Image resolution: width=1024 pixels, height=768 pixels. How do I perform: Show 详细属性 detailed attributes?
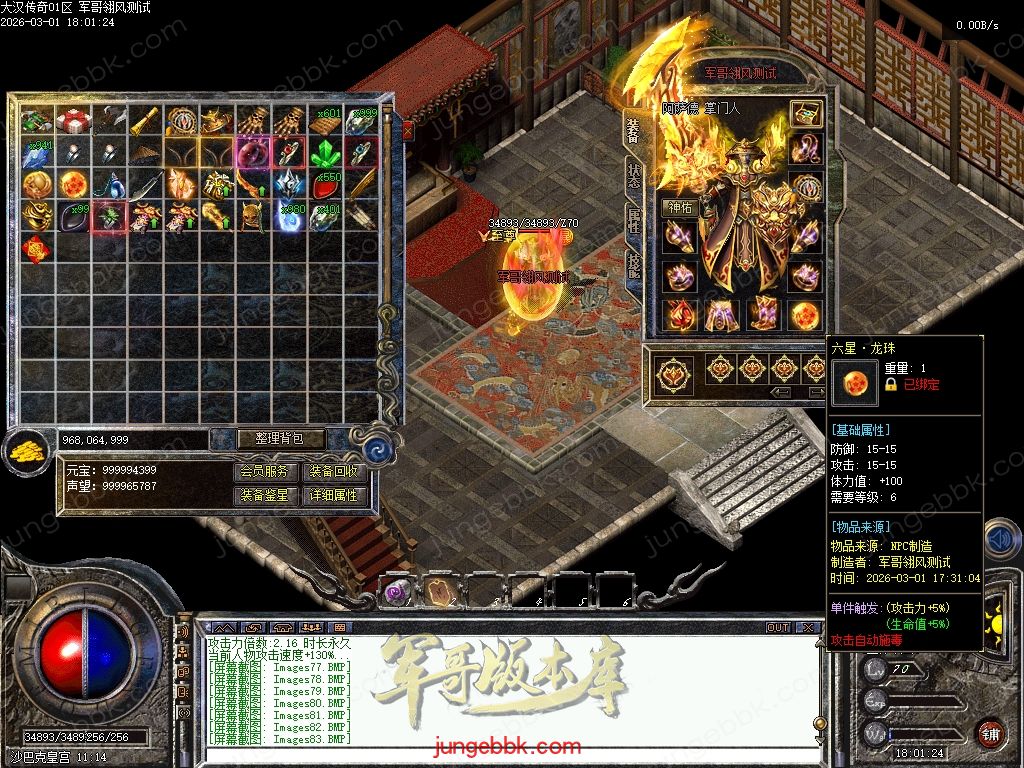click(x=334, y=495)
